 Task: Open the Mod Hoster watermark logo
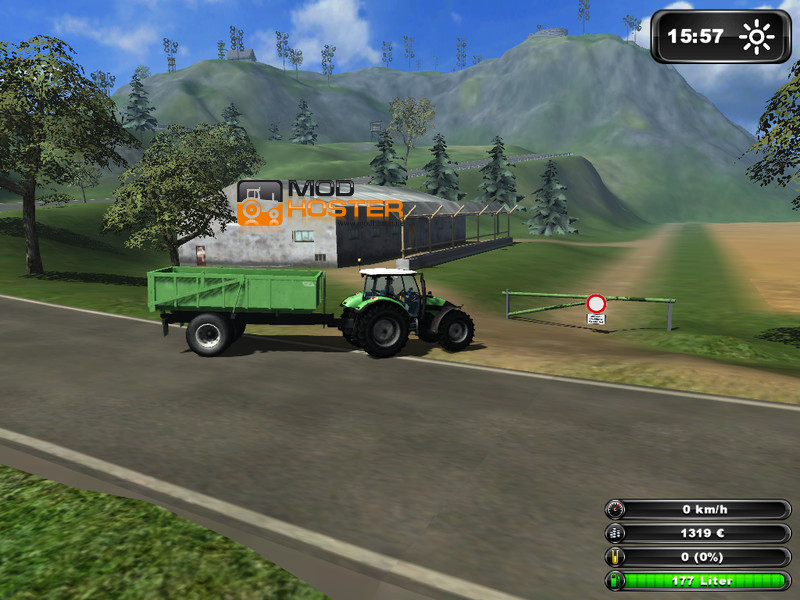pyautogui.click(x=319, y=201)
